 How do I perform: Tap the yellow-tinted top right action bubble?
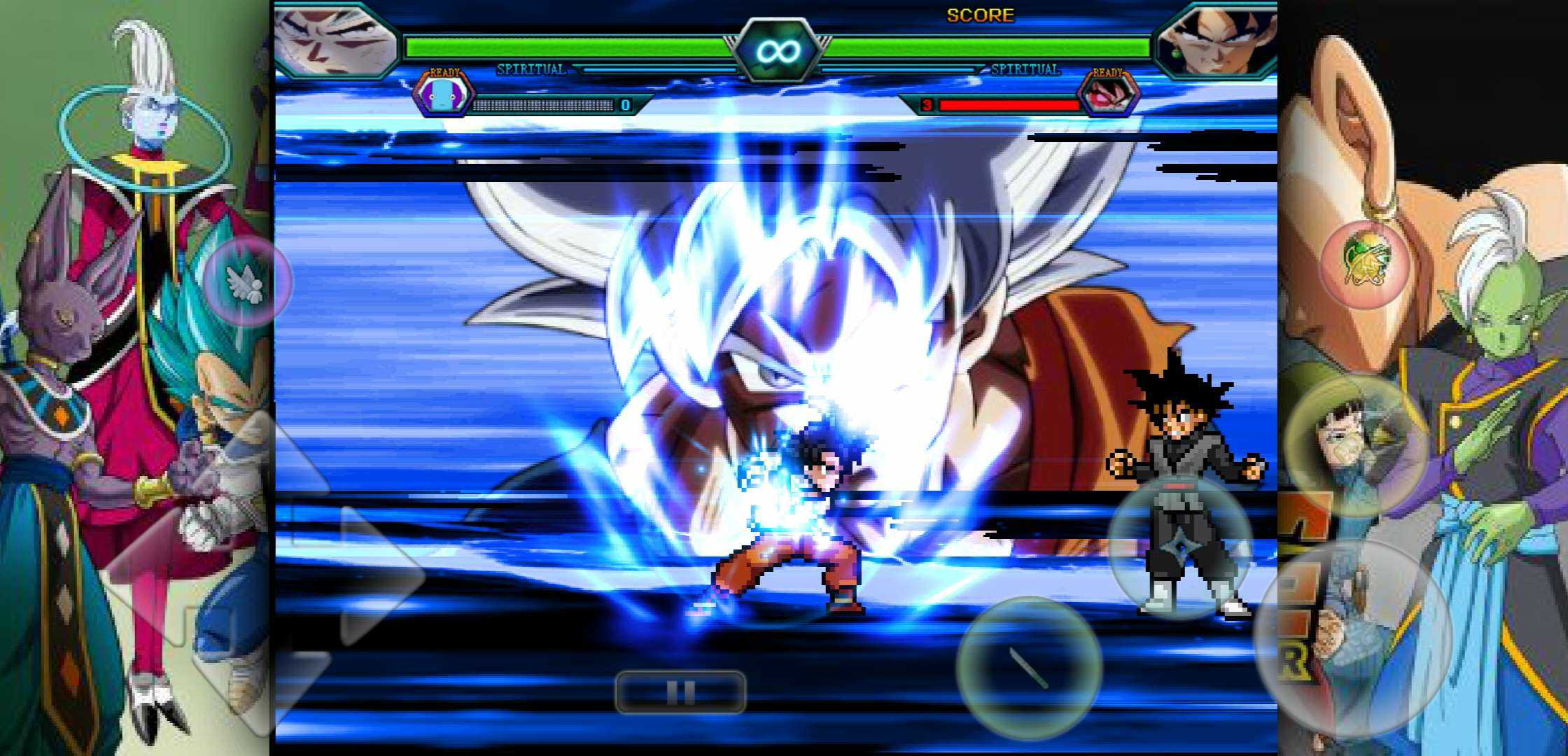point(1356,446)
